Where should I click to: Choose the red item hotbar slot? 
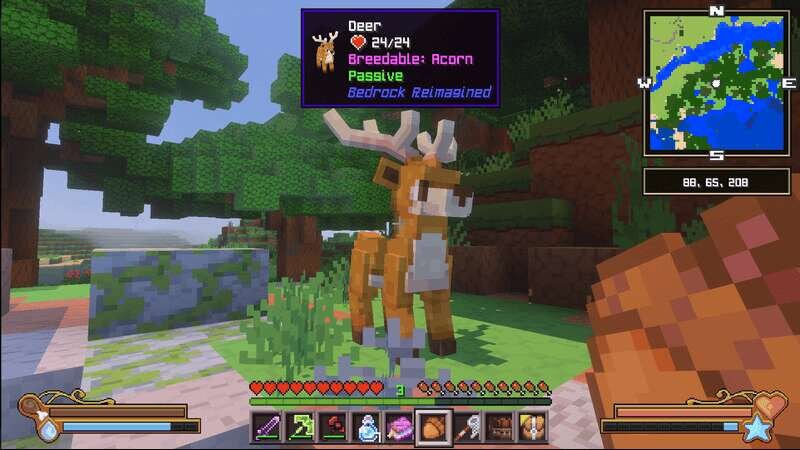[x=333, y=425]
